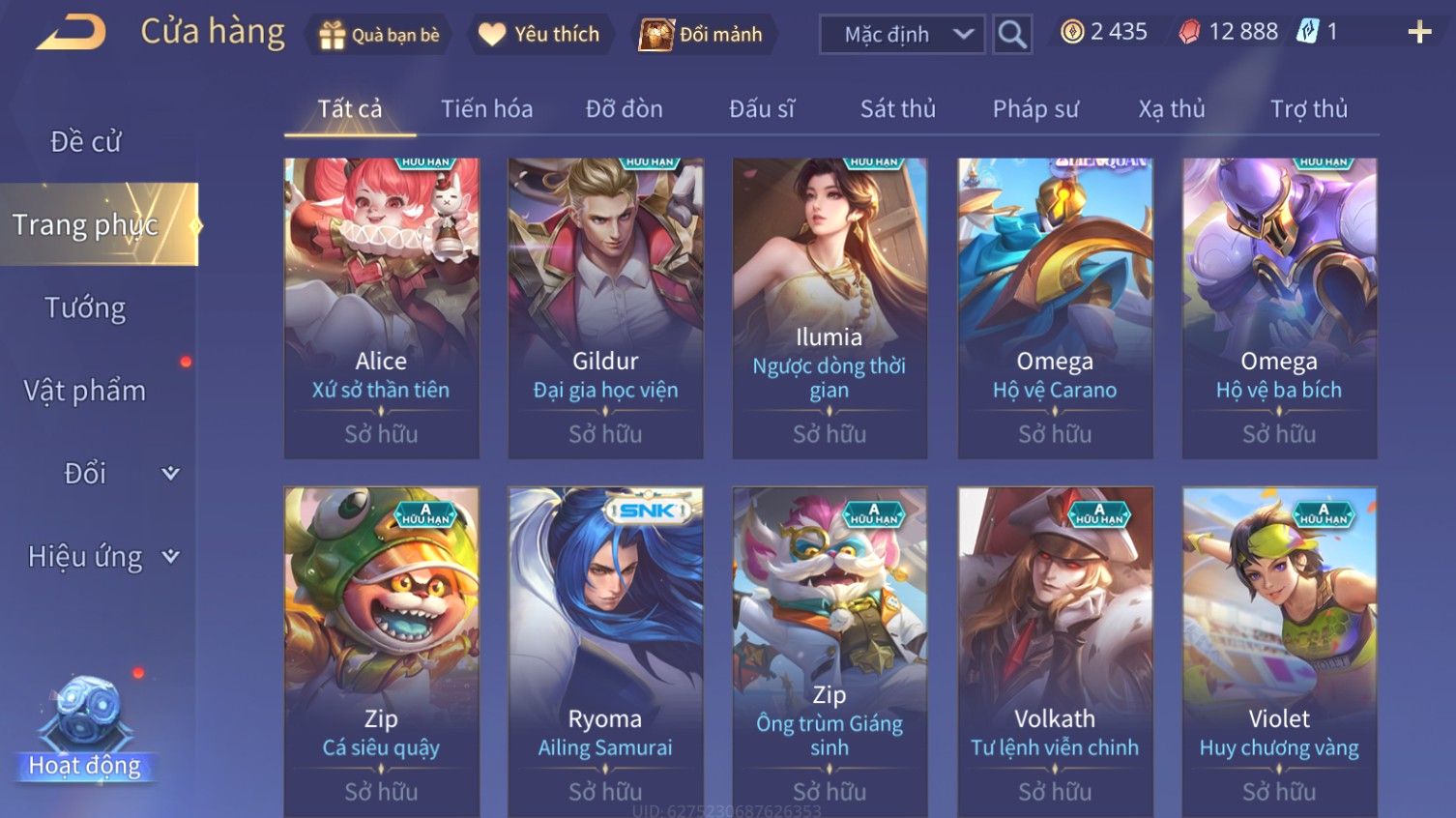Open the Yêu thích favorites list
The width and height of the screenshot is (1456, 818).
click(539, 35)
